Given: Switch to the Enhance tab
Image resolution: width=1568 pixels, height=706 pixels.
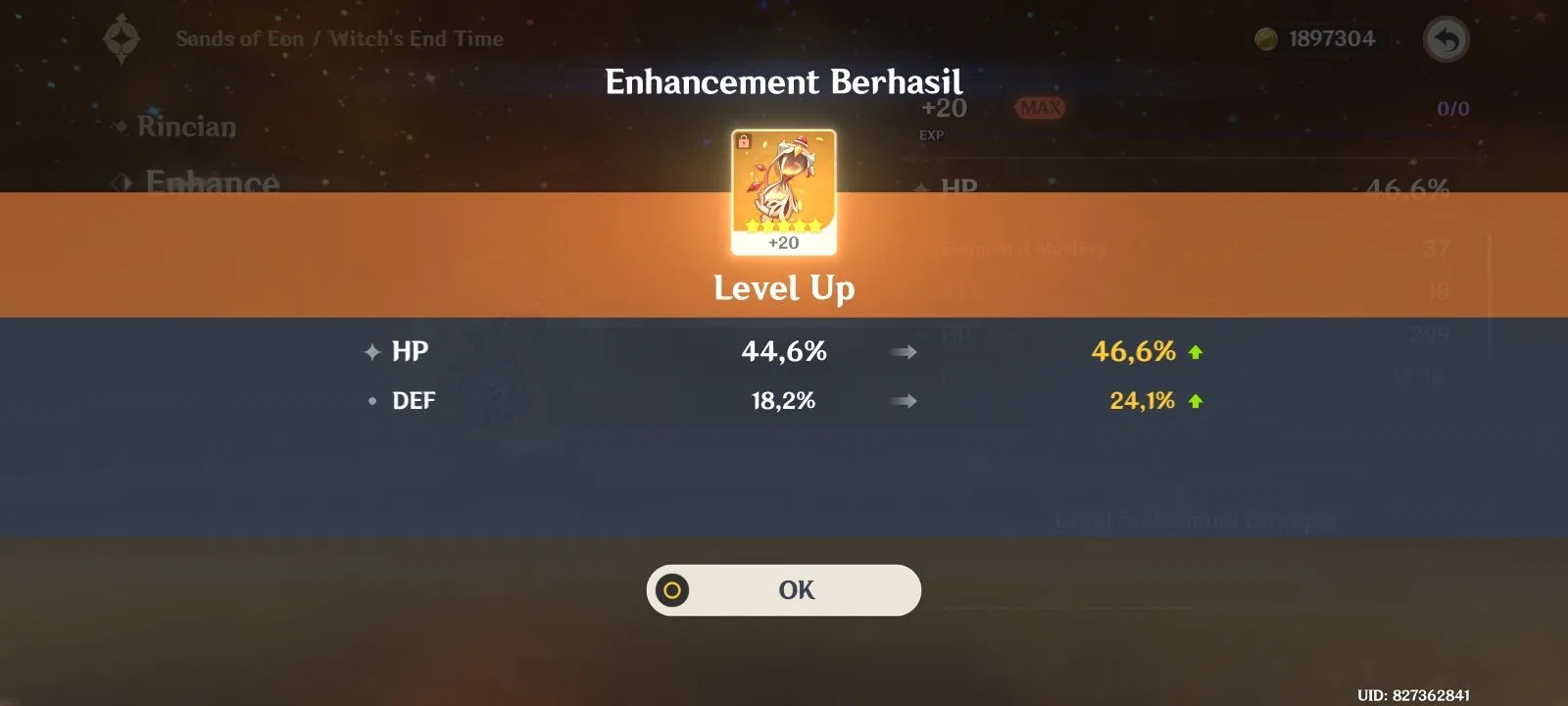Looking at the screenshot, I should pos(211,183).
